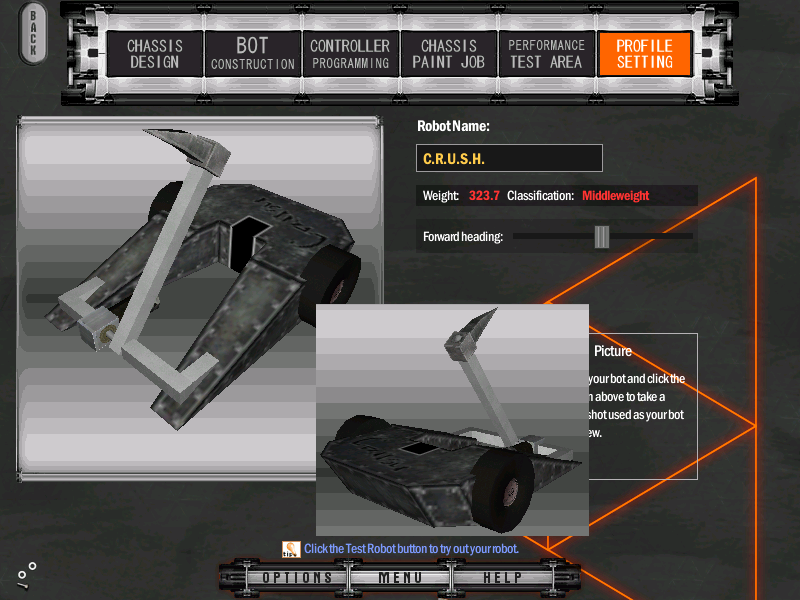Switch to Bot Construction tab

pos(252,54)
